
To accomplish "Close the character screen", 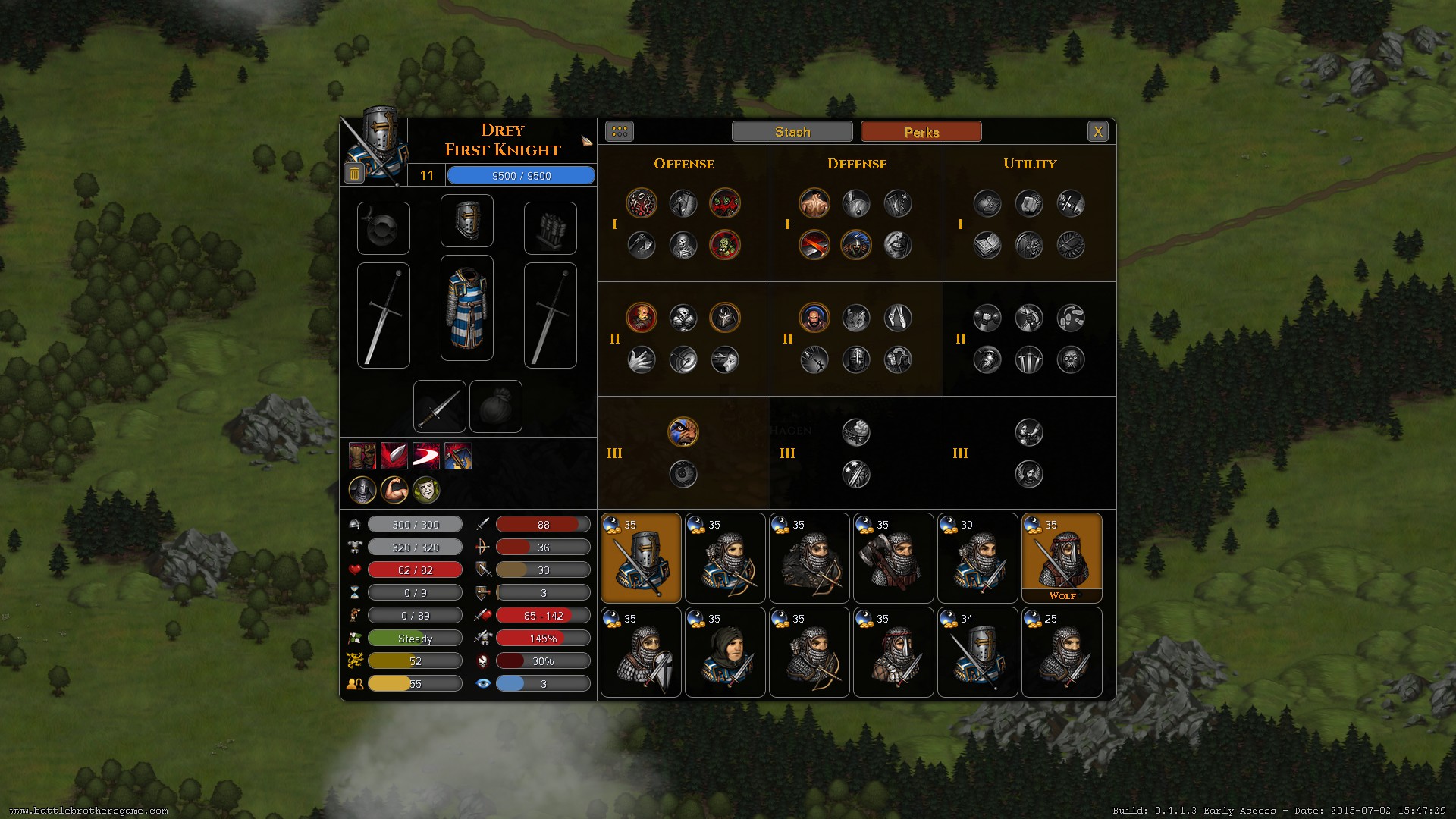I will click(x=1097, y=132).
